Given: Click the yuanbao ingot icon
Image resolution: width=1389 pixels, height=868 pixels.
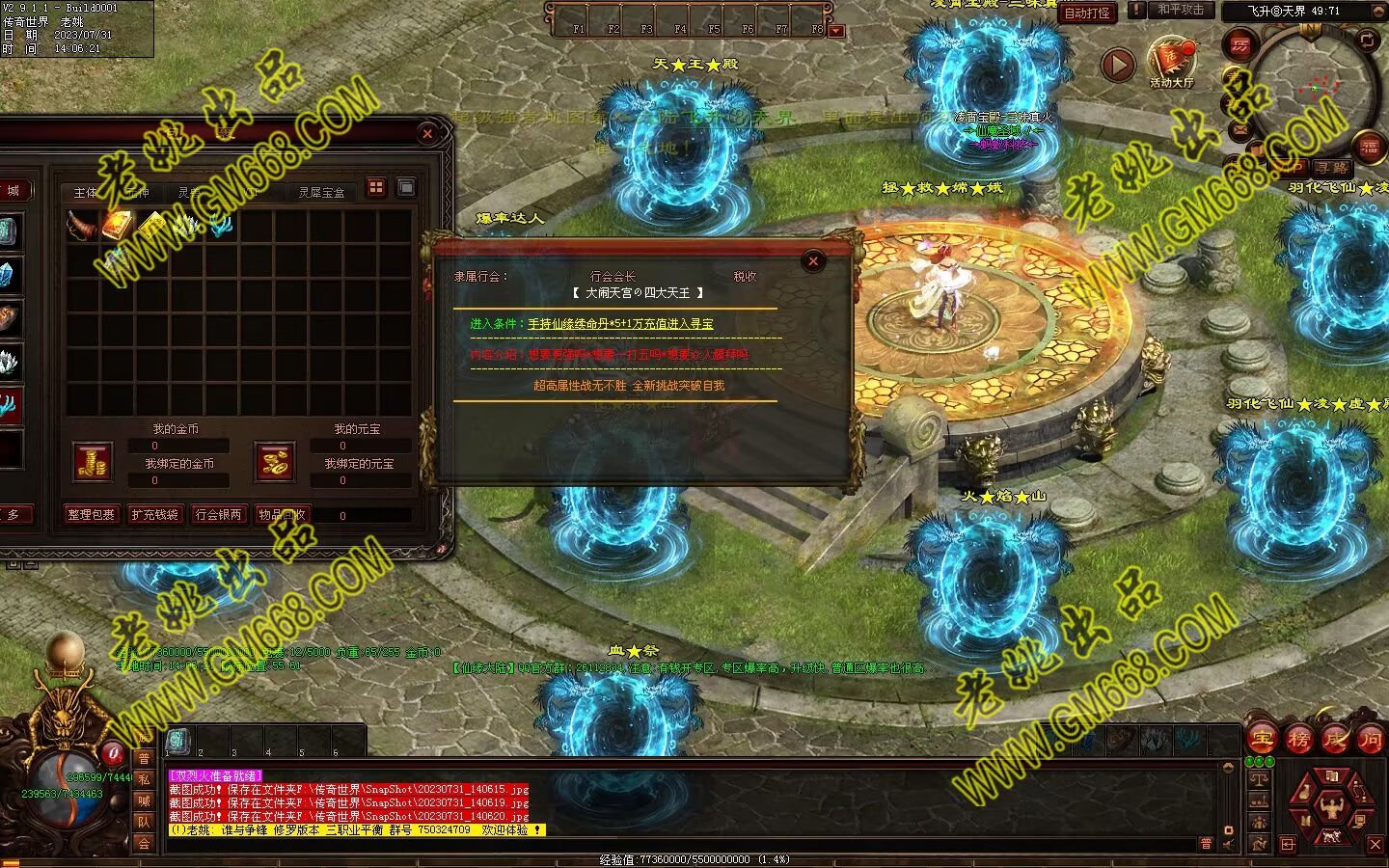Looking at the screenshot, I should 273,462.
